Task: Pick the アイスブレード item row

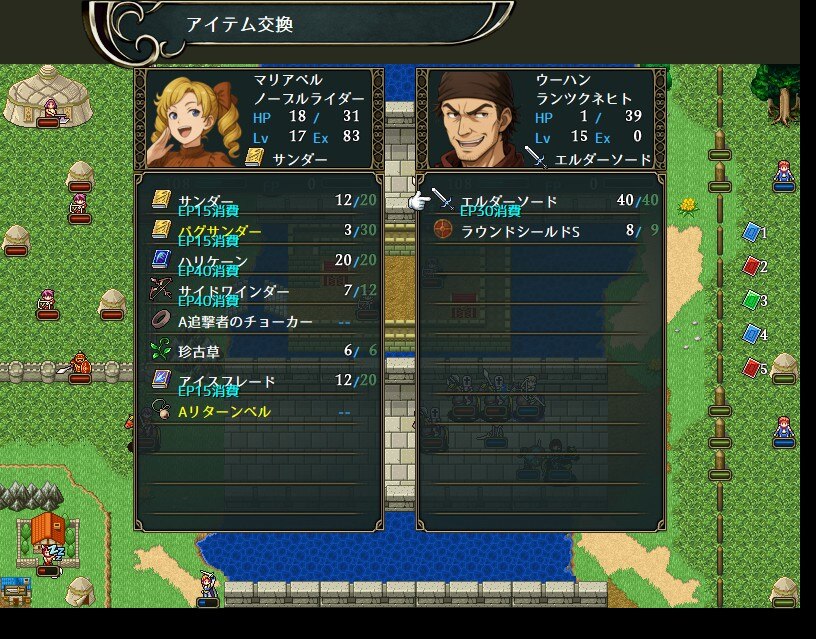Action: point(258,381)
